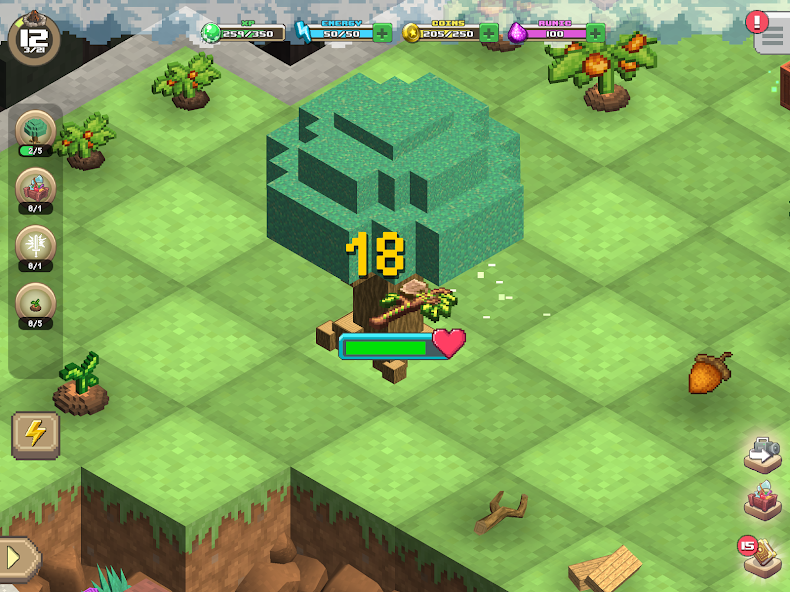Open the level 12 player badge

point(33,36)
